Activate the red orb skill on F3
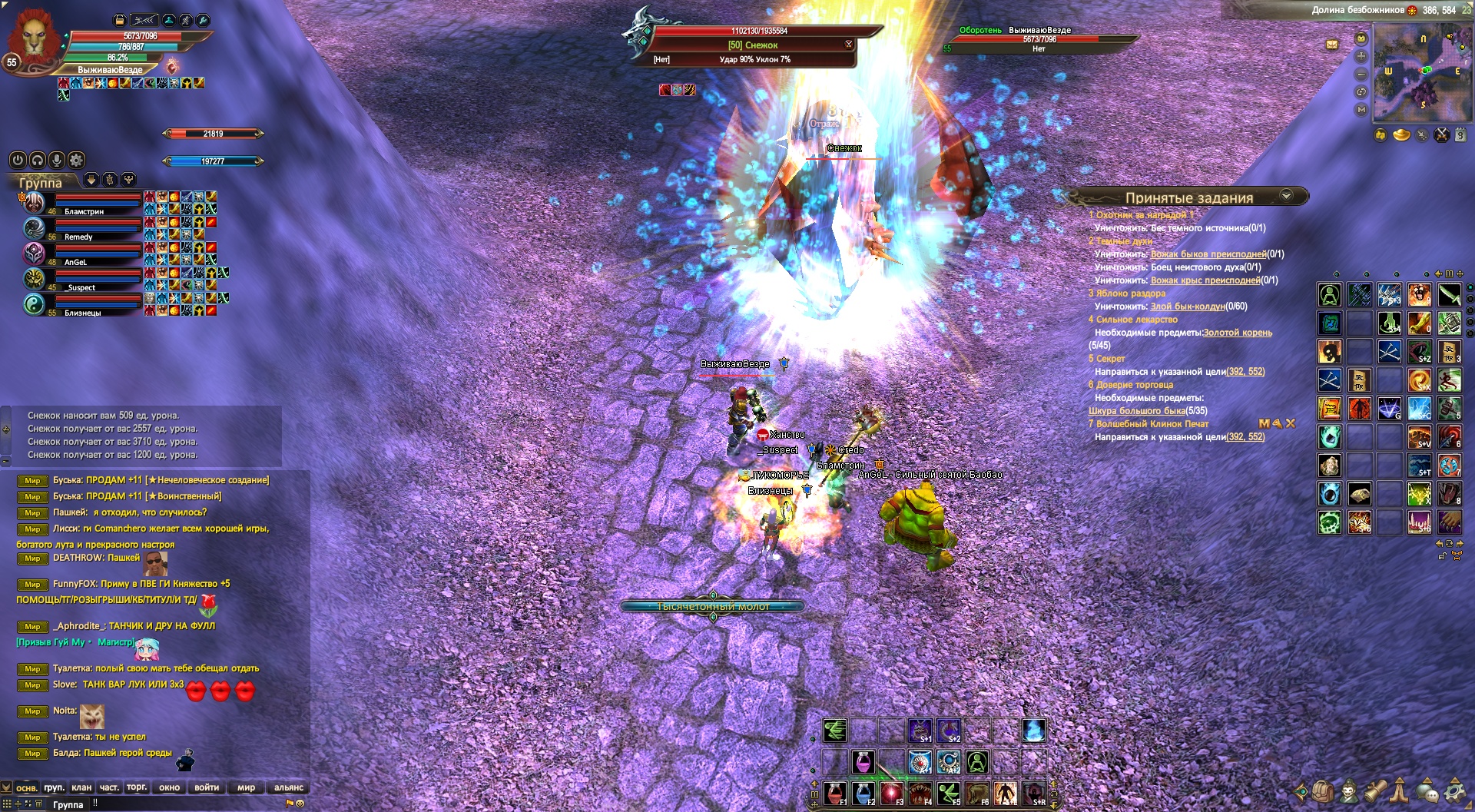 pyautogui.click(x=891, y=792)
